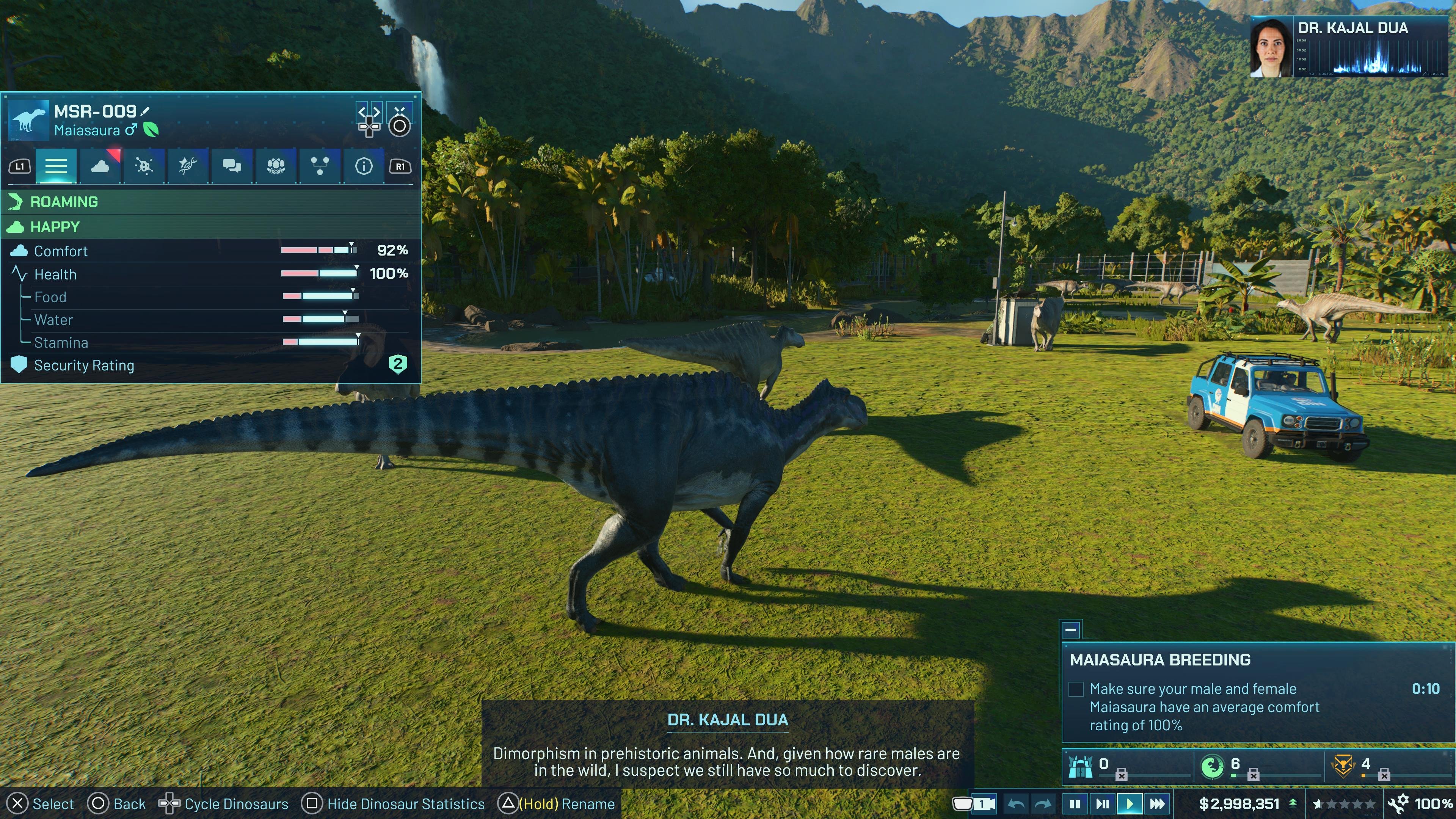
Task: Open the Comfort tab in the dinosaur panel
Action: (100, 166)
